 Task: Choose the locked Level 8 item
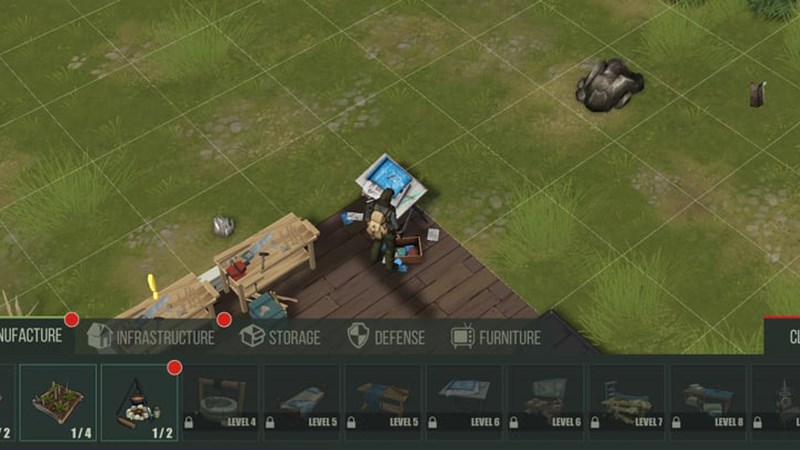point(707,402)
